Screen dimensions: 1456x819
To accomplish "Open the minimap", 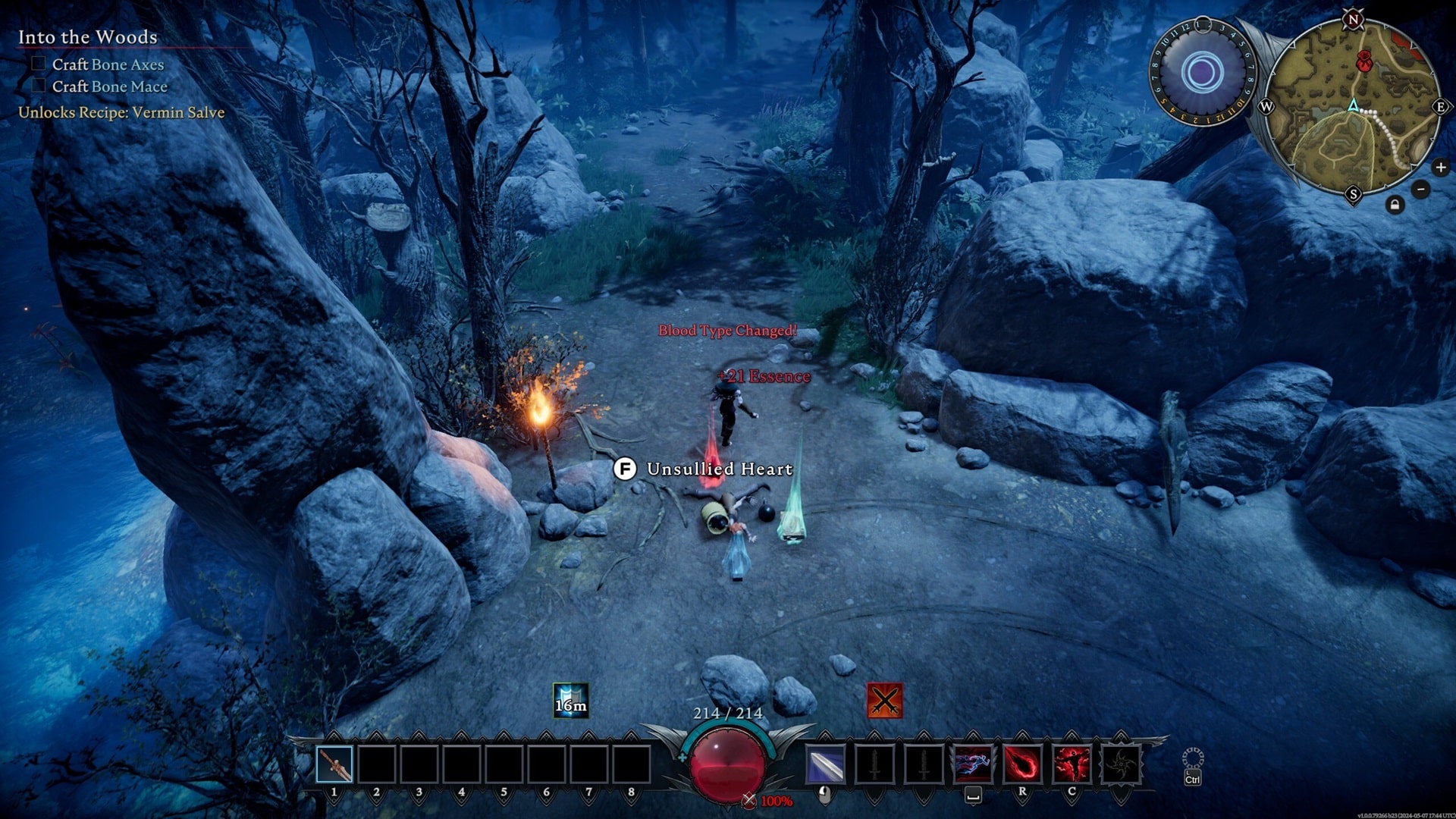I will tap(1353, 106).
